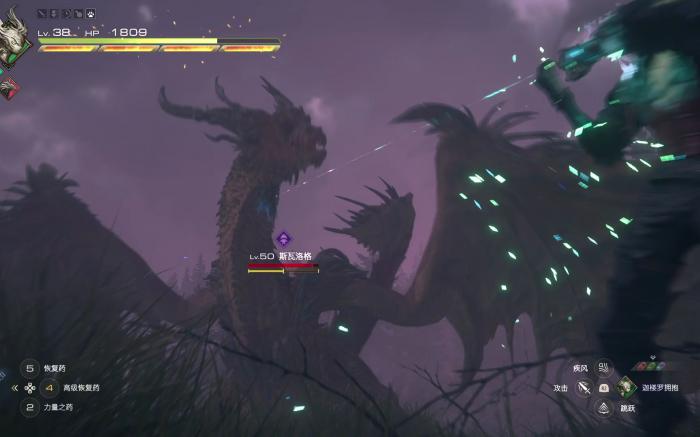This screenshot has height=437, width=700.
Task: Select the 恢复药 potion slot
Action: pos(30,368)
